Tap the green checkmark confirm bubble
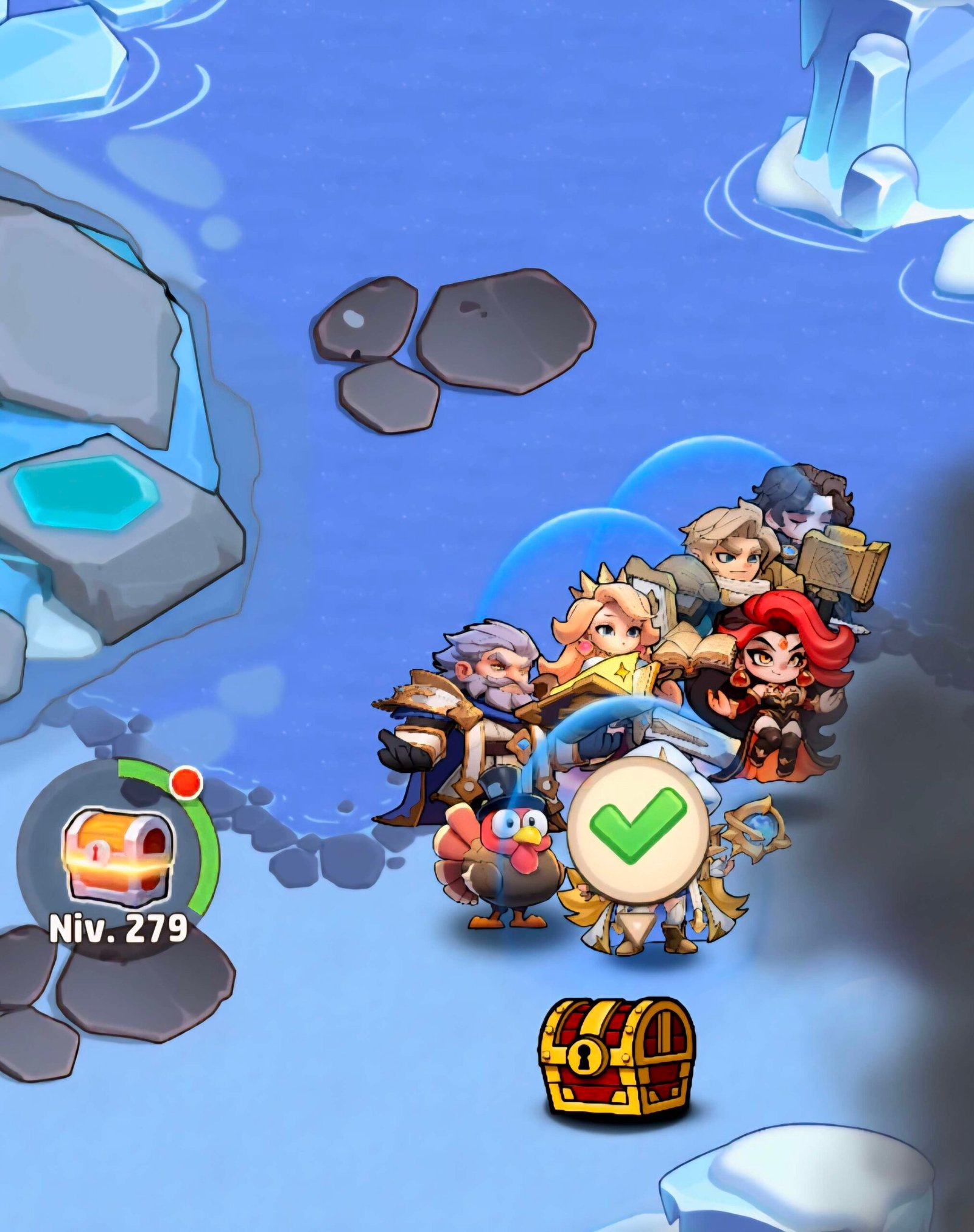Screen dimensions: 974x1232 [x=639, y=831]
